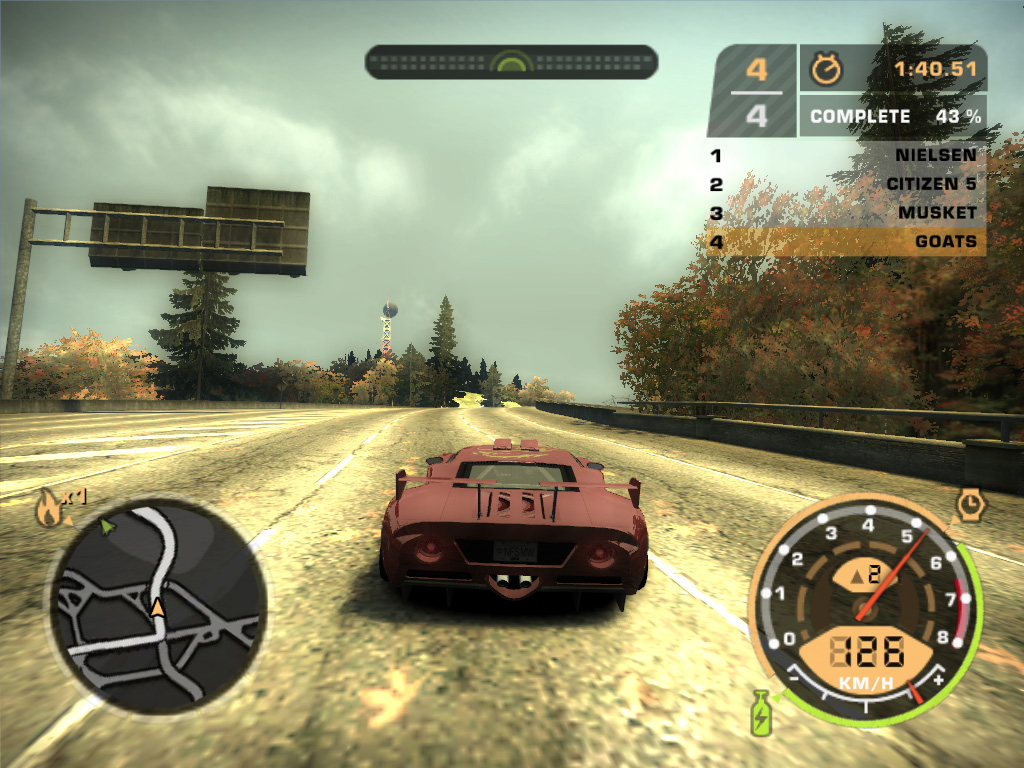Choose the MUSKET standings row
This screenshot has width=1024, height=768.
846,213
